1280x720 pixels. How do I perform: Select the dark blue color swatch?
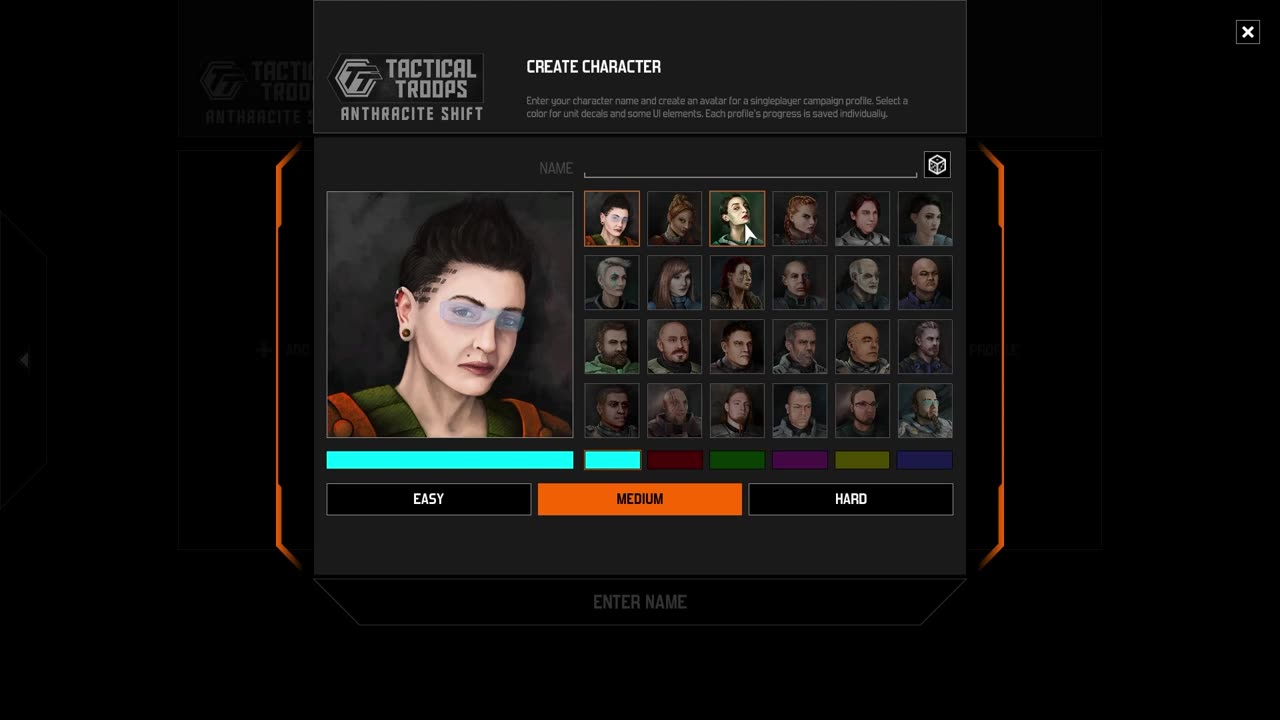[x=925, y=460]
